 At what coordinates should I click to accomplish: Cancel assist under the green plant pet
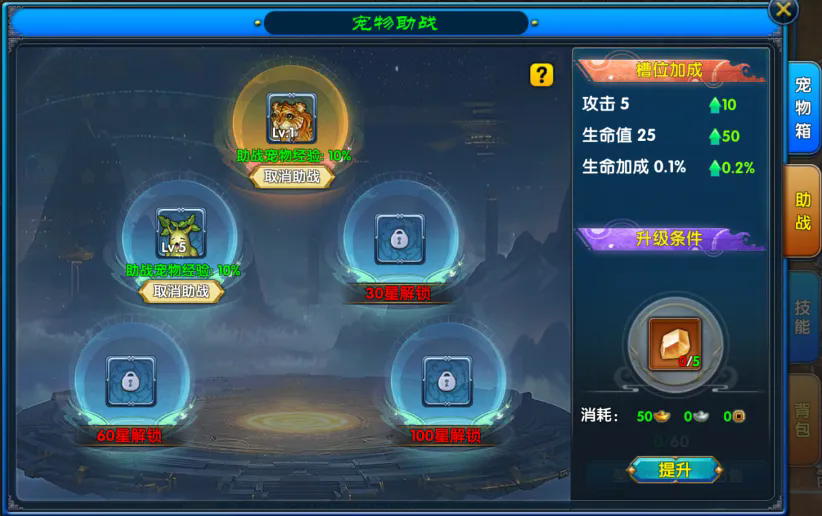coord(181,291)
